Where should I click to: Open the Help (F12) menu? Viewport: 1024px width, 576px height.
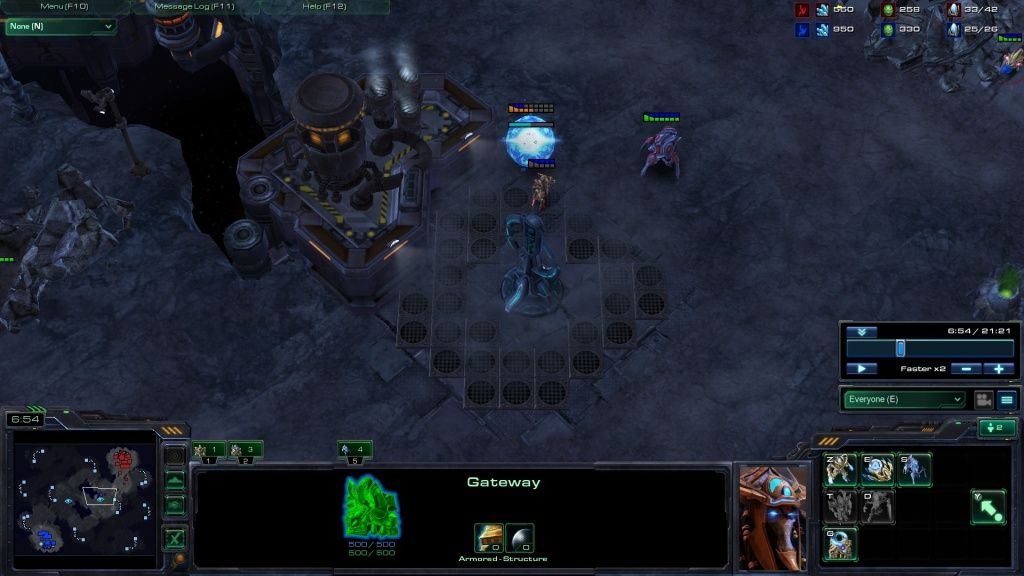coord(324,7)
